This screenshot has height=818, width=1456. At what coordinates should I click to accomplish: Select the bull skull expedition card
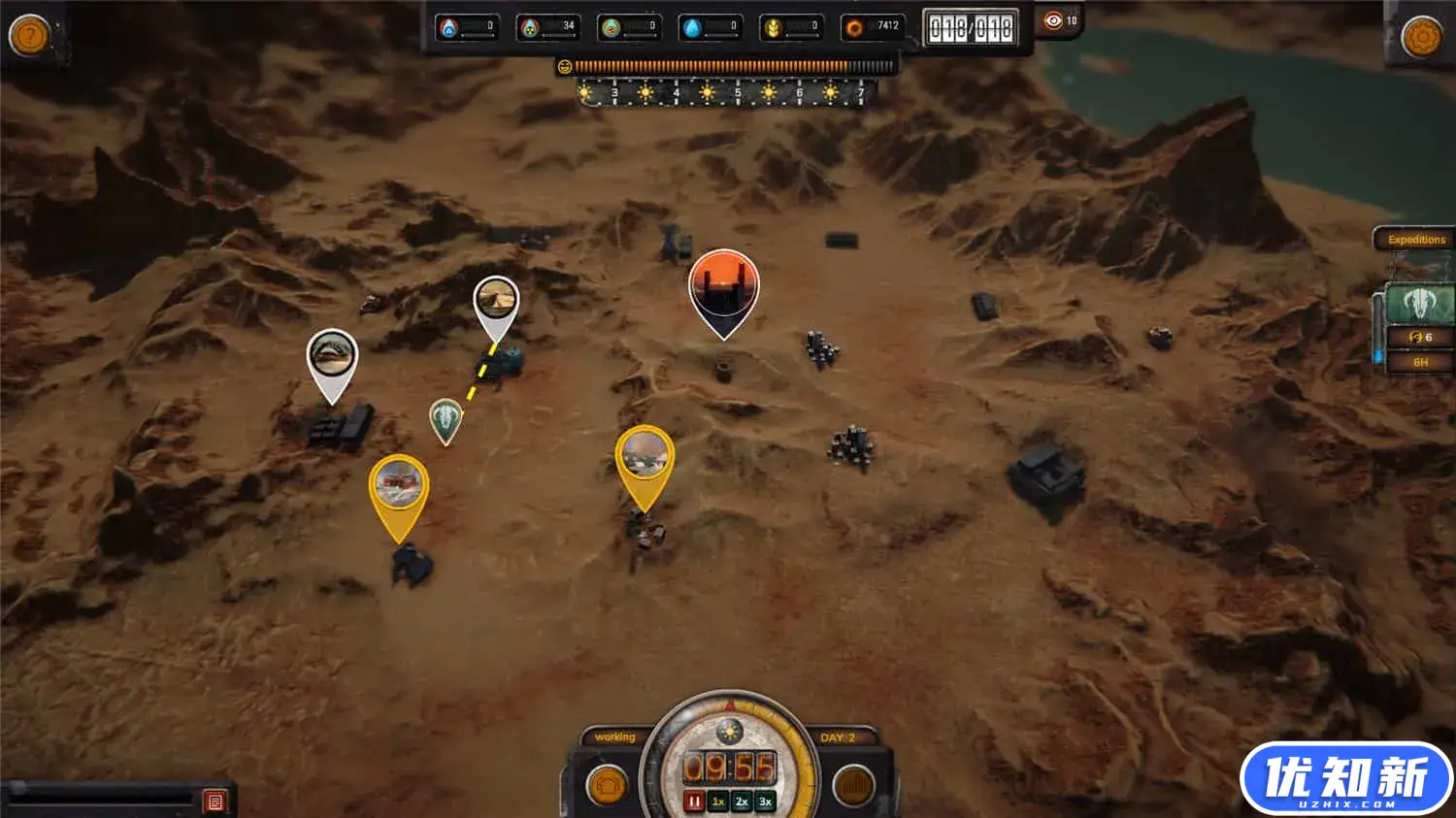click(1419, 304)
